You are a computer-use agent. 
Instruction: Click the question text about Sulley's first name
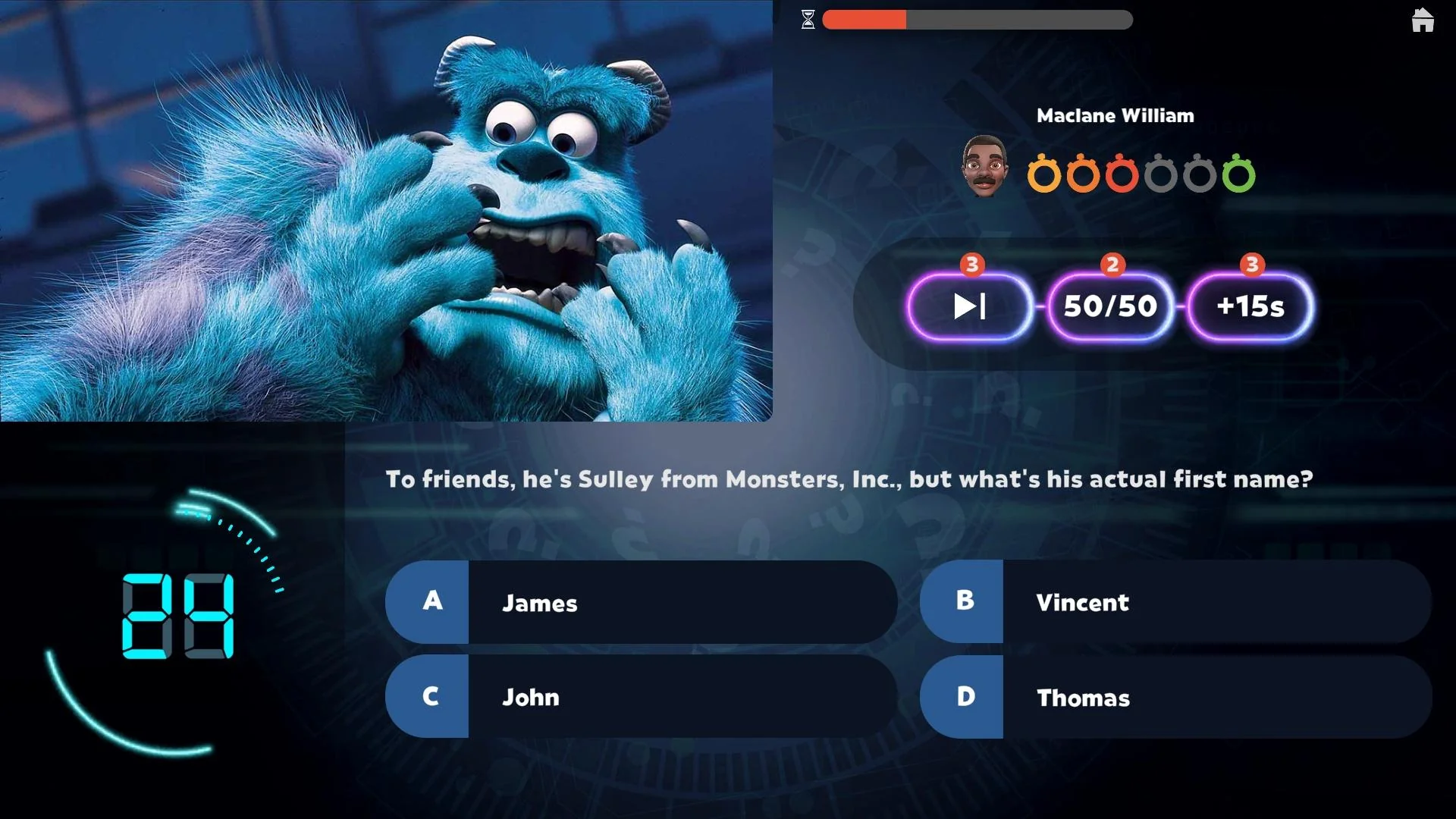pyautogui.click(x=849, y=479)
